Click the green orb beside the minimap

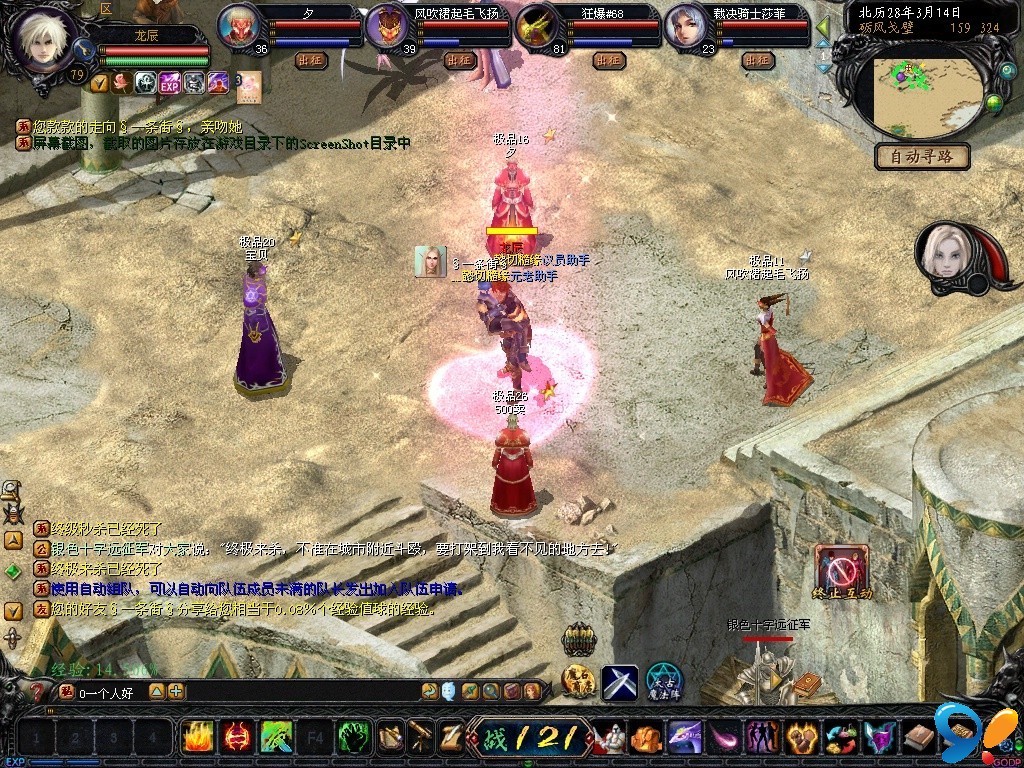coord(994,101)
